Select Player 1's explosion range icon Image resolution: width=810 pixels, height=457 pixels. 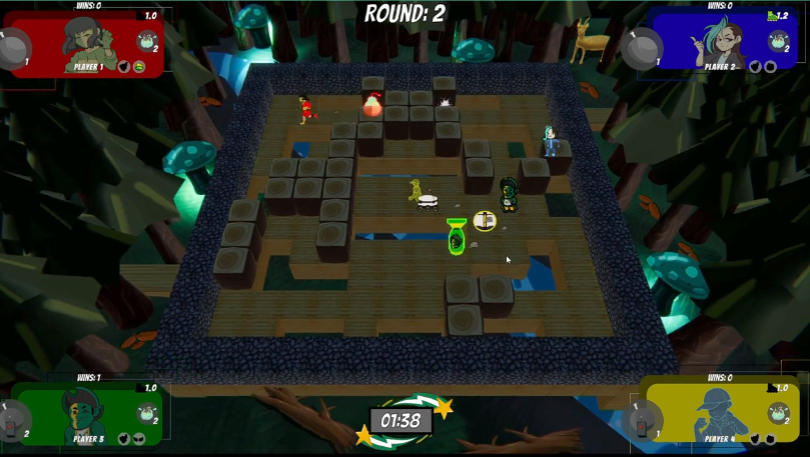point(147,41)
